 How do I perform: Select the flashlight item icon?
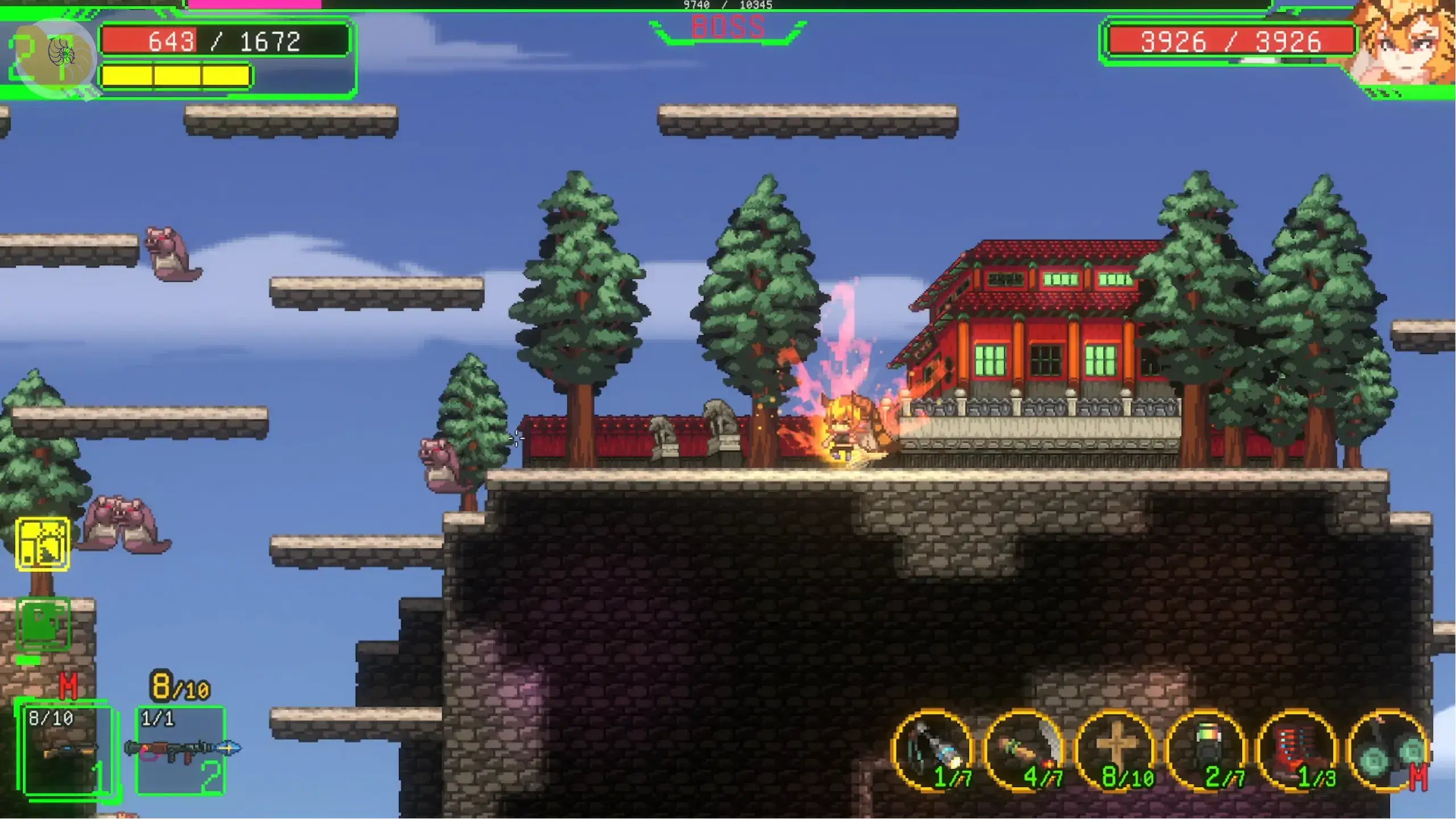[934, 751]
